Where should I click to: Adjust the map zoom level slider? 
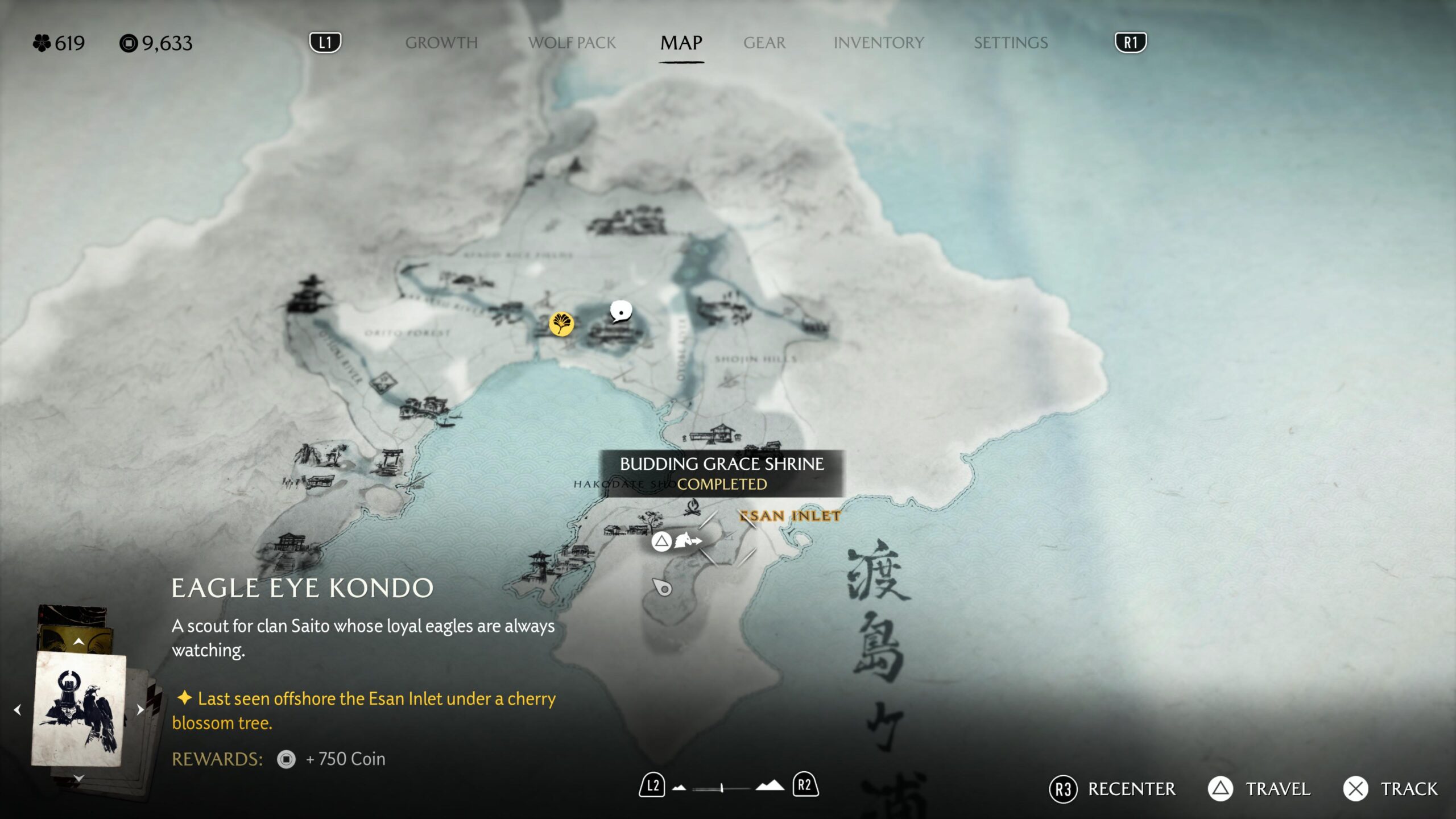coord(721,788)
